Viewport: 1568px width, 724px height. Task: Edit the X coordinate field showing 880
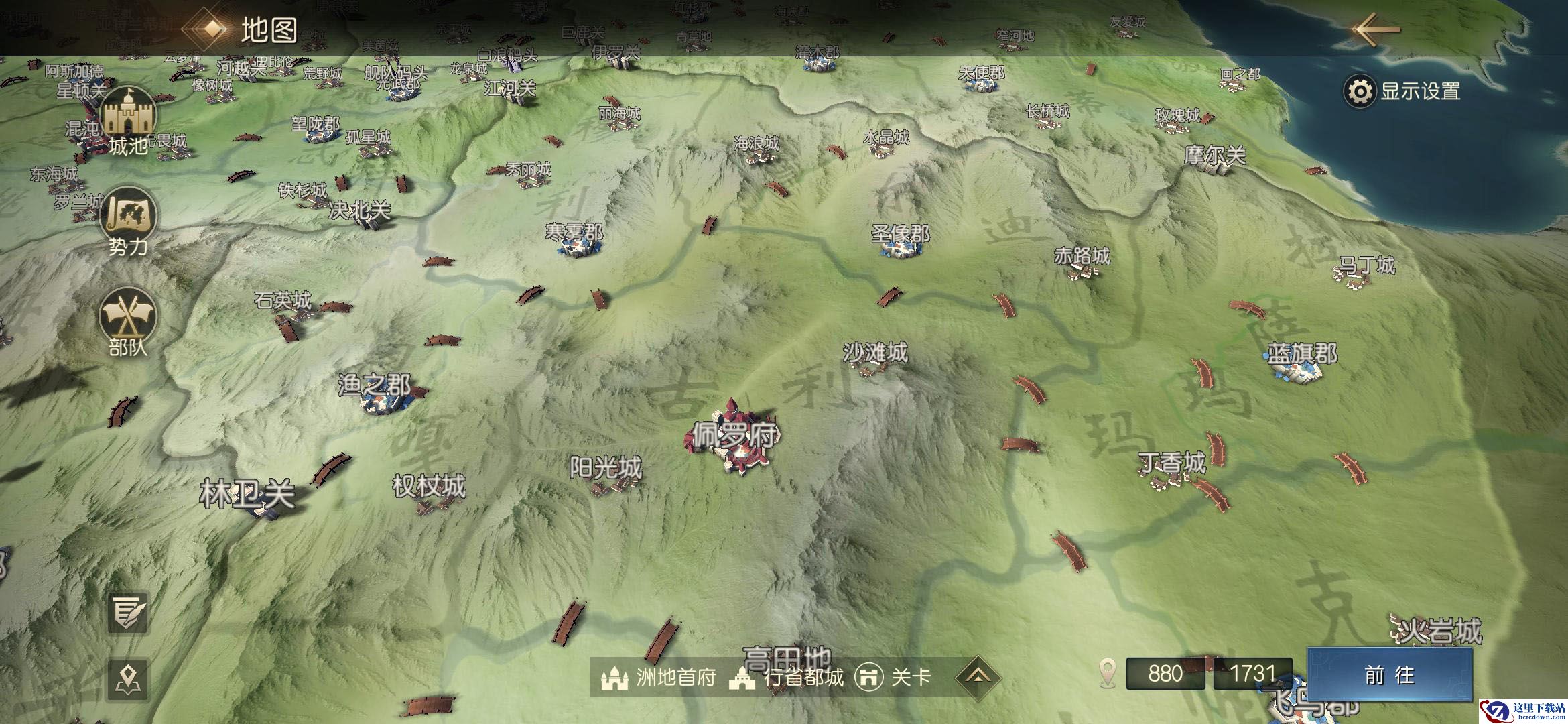coord(1166,674)
